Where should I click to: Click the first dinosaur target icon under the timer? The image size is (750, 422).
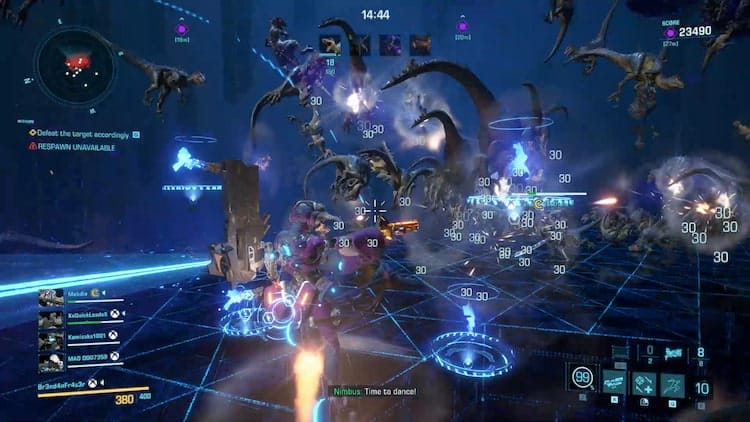click(x=329, y=44)
